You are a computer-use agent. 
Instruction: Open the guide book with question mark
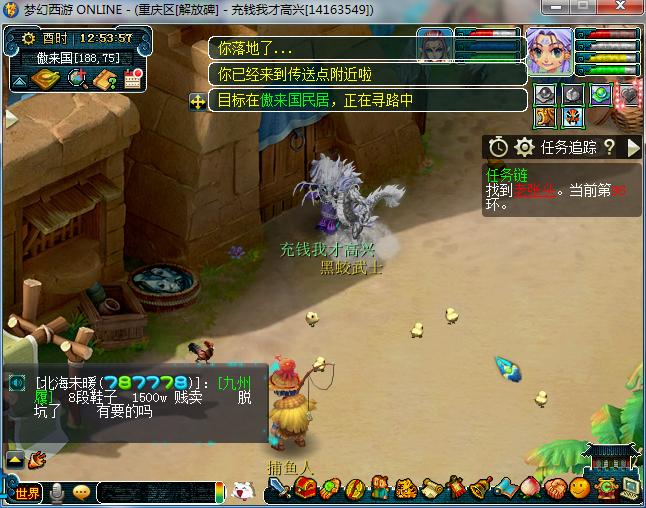pos(106,79)
